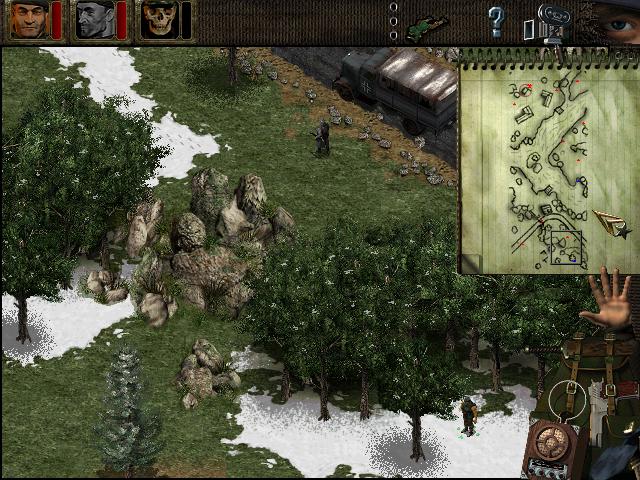The image size is (640, 480).
Task: Click the skull portrait of the dead commando
Action: (x=159, y=19)
